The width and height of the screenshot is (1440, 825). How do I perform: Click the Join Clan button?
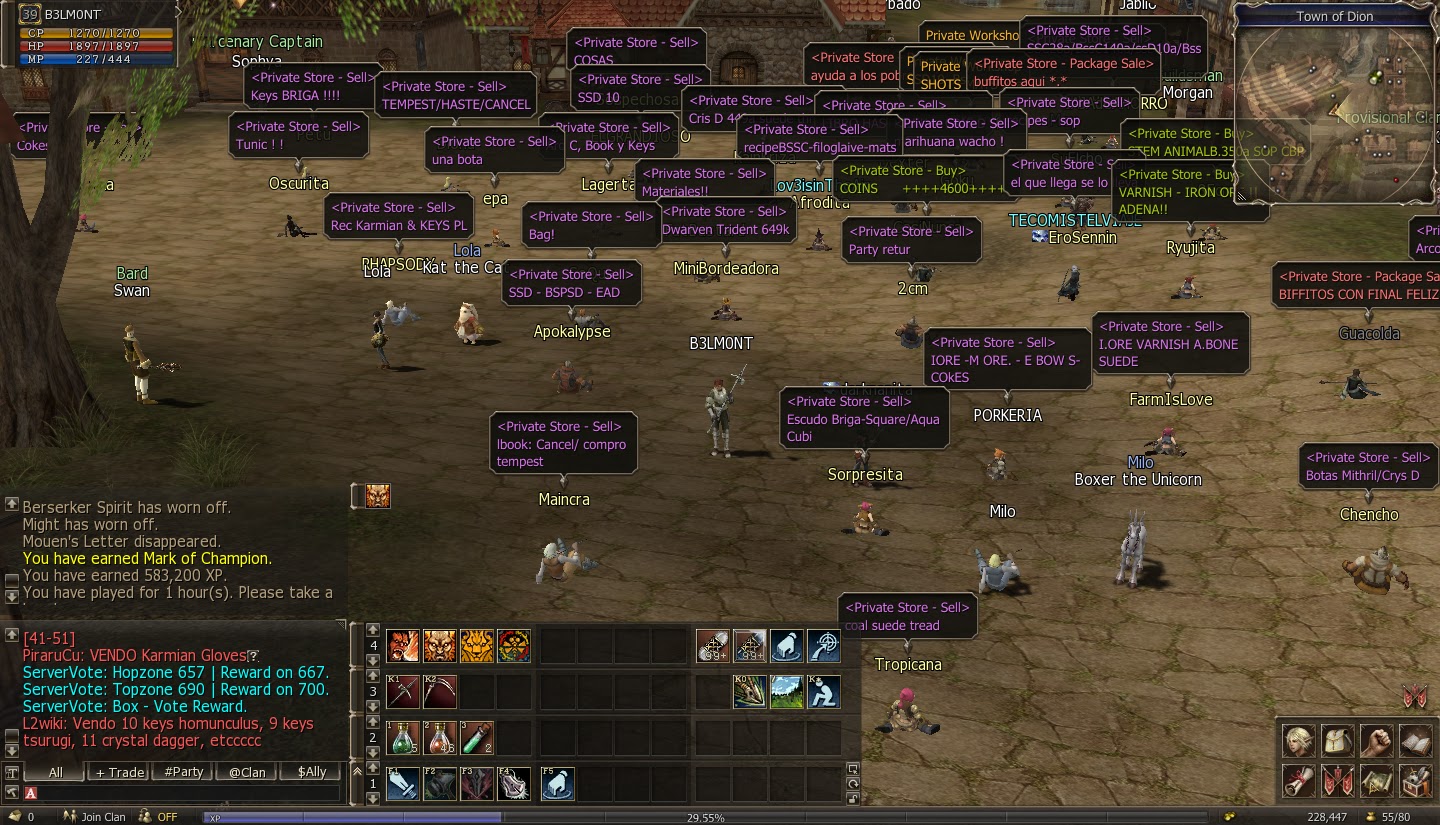[100, 816]
